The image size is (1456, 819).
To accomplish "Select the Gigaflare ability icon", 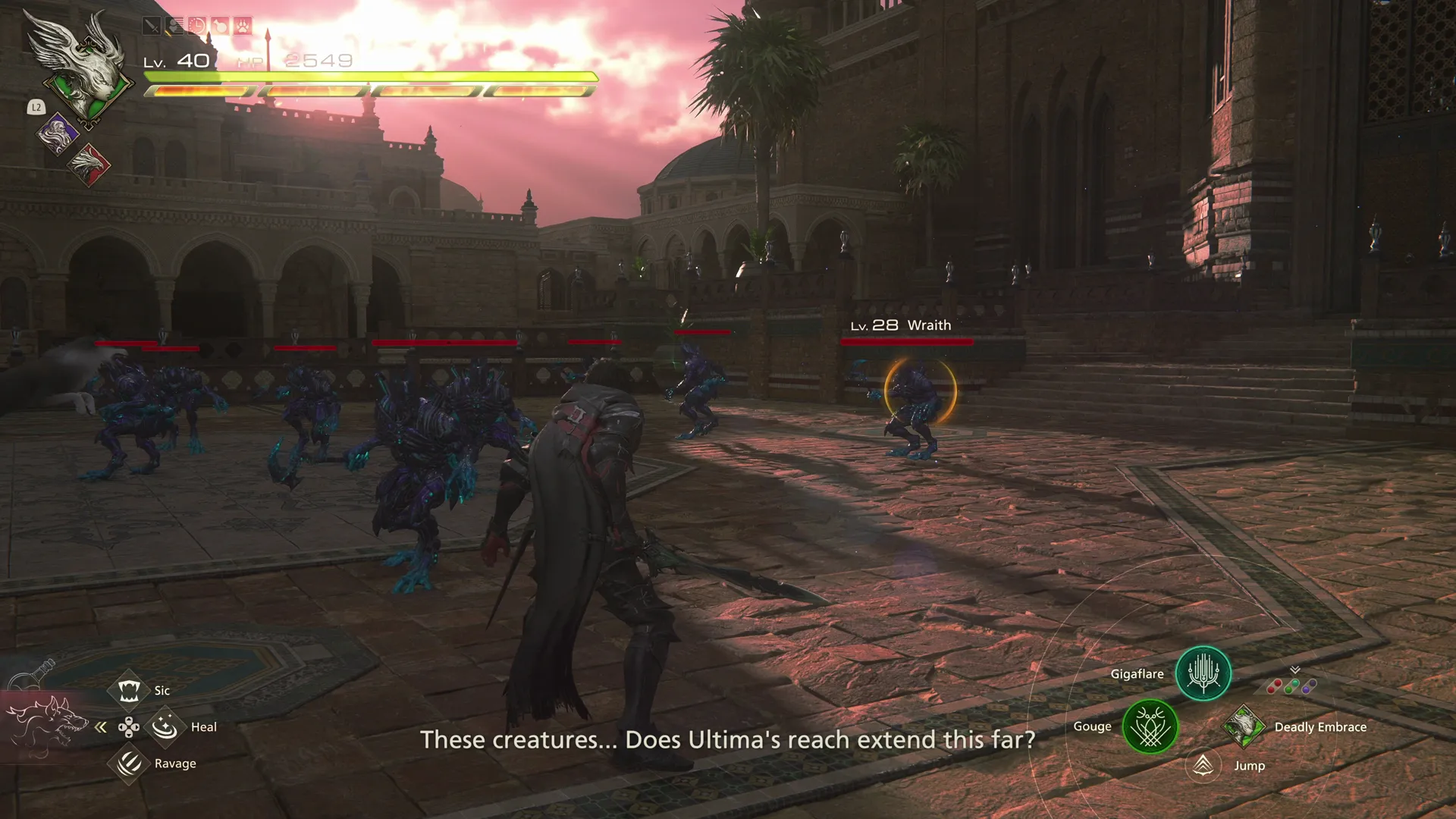I will [x=1203, y=674].
